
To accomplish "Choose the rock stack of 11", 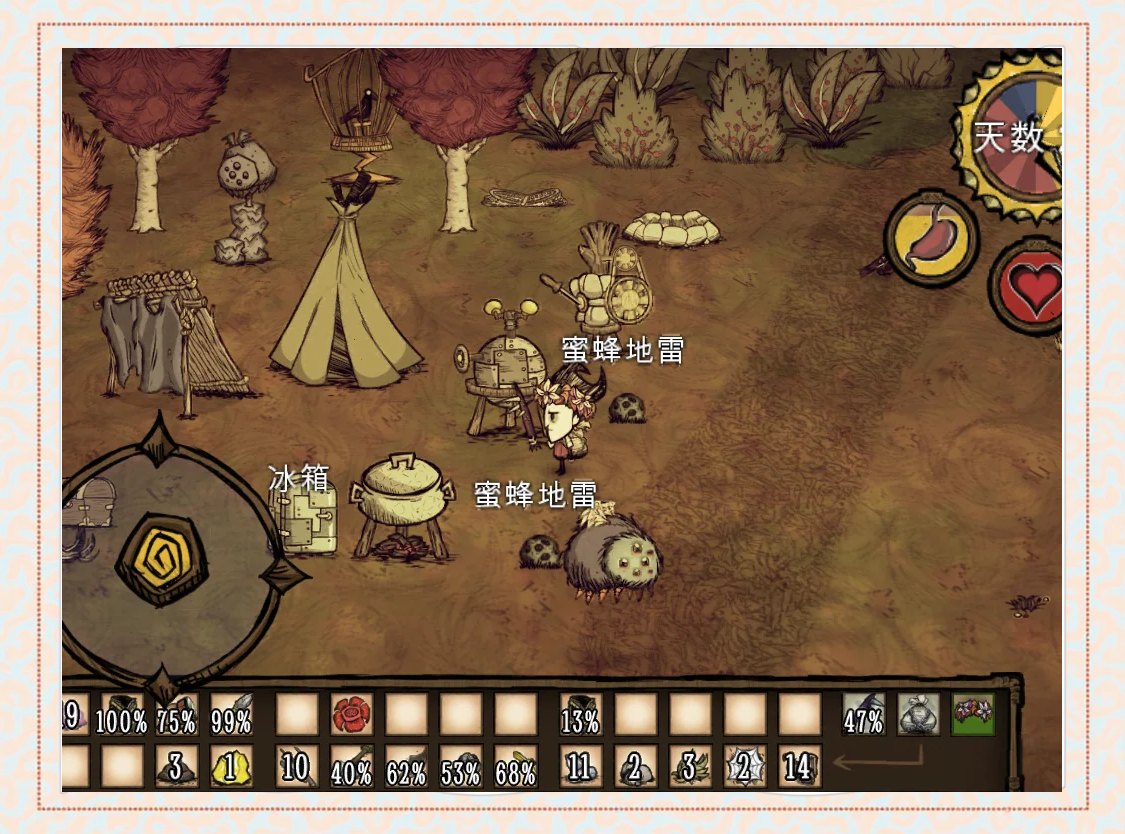I will (x=580, y=766).
